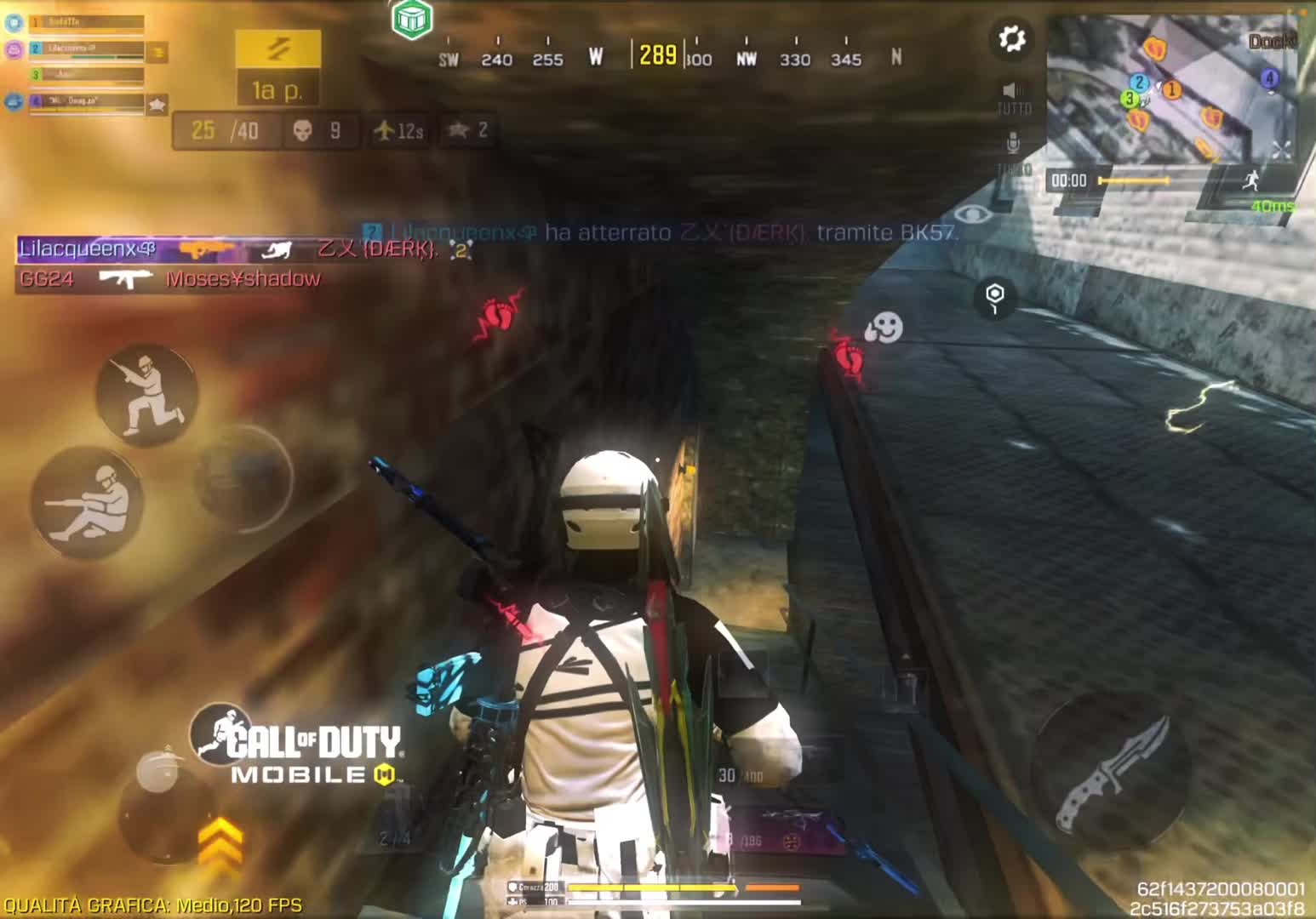The image size is (1316, 919).
Task: Tap the prone stance button
Action: 86,501
